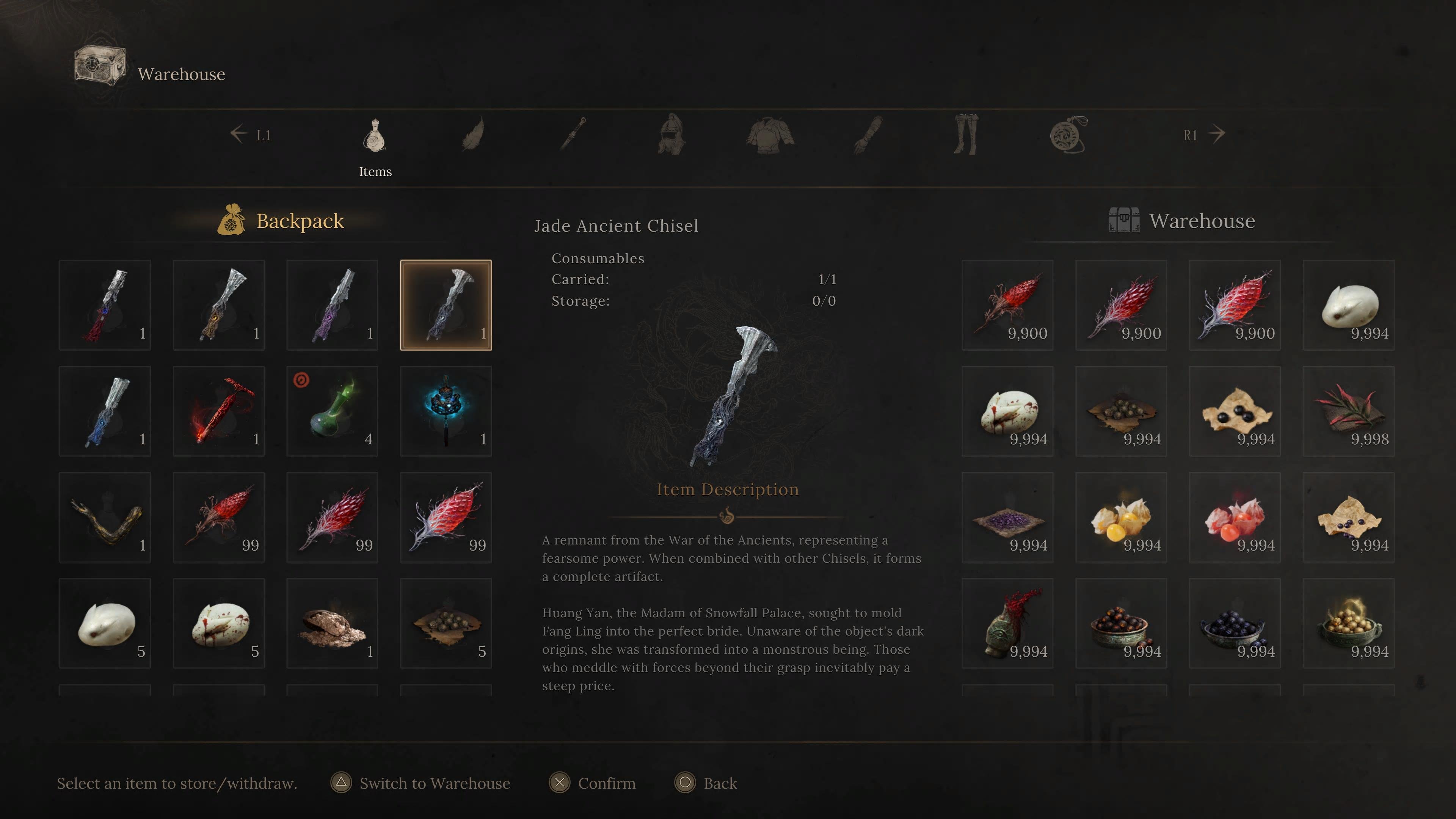This screenshot has width=1456, height=819.
Task: Select the helmet armor category tab
Action: tap(672, 135)
